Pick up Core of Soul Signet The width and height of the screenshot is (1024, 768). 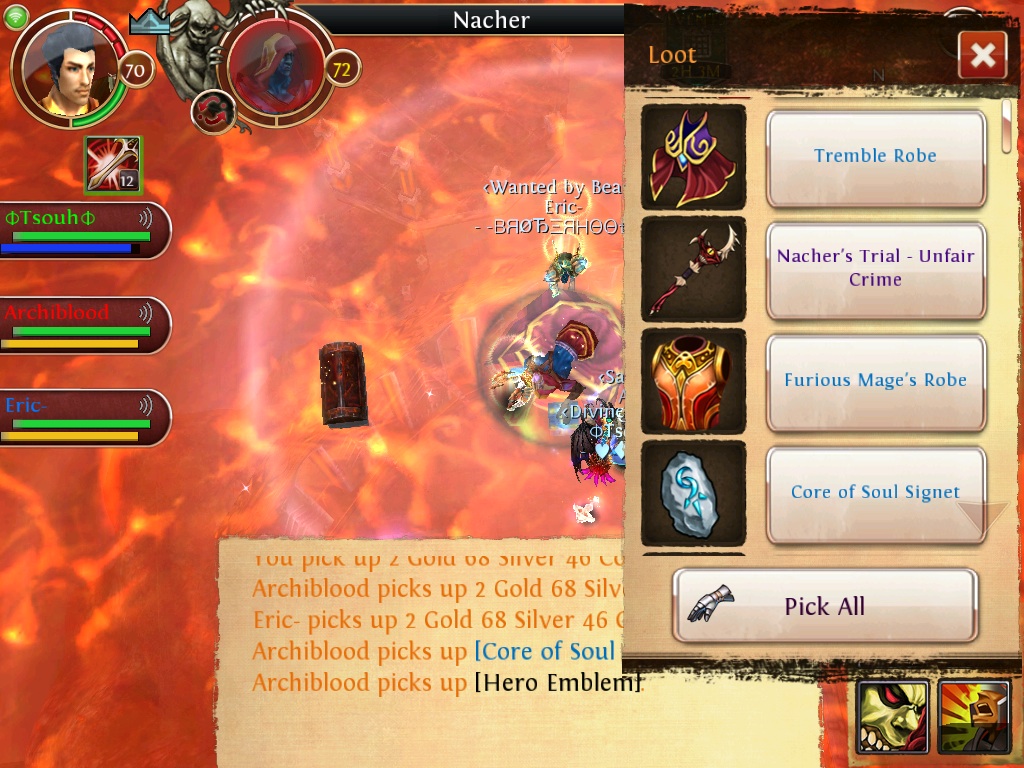click(x=875, y=492)
